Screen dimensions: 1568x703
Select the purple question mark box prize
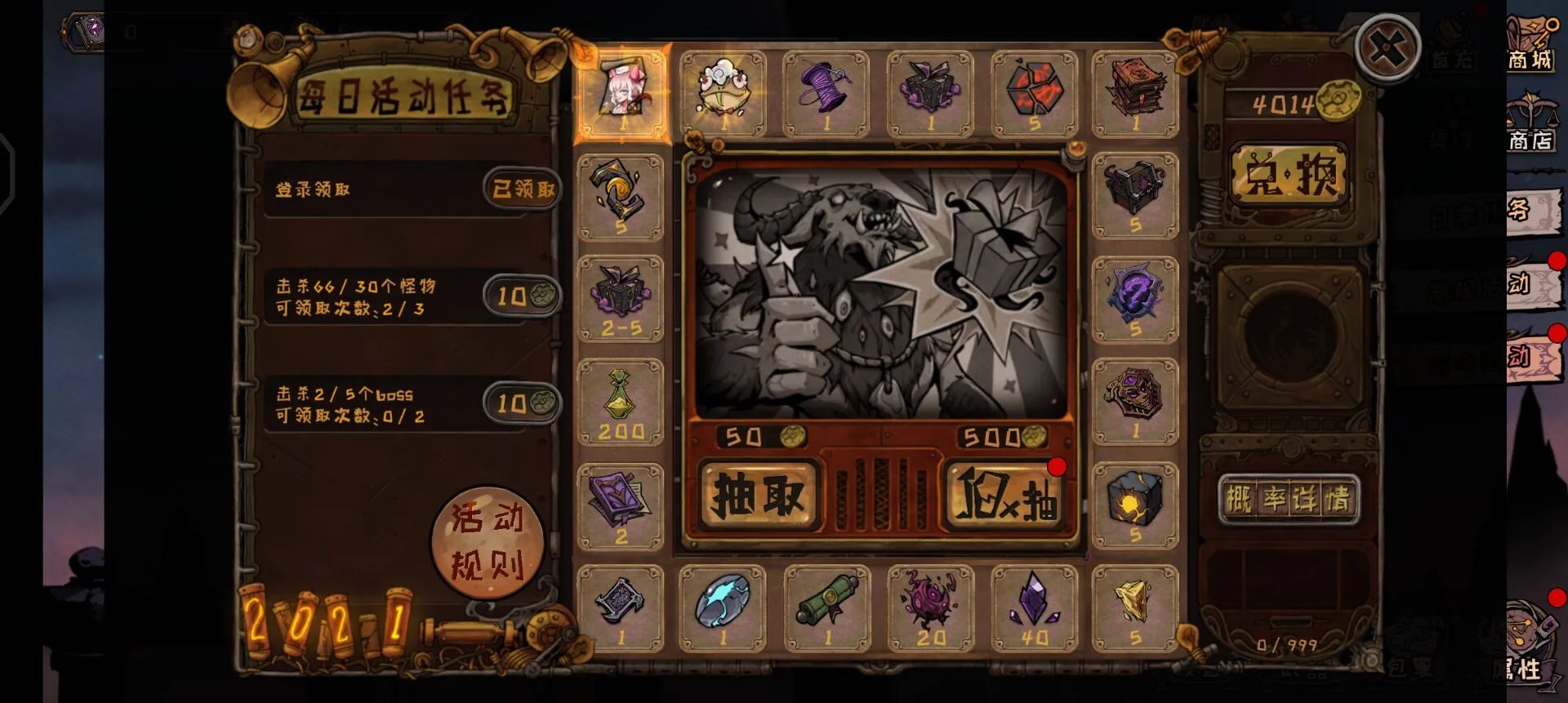[1135, 298]
